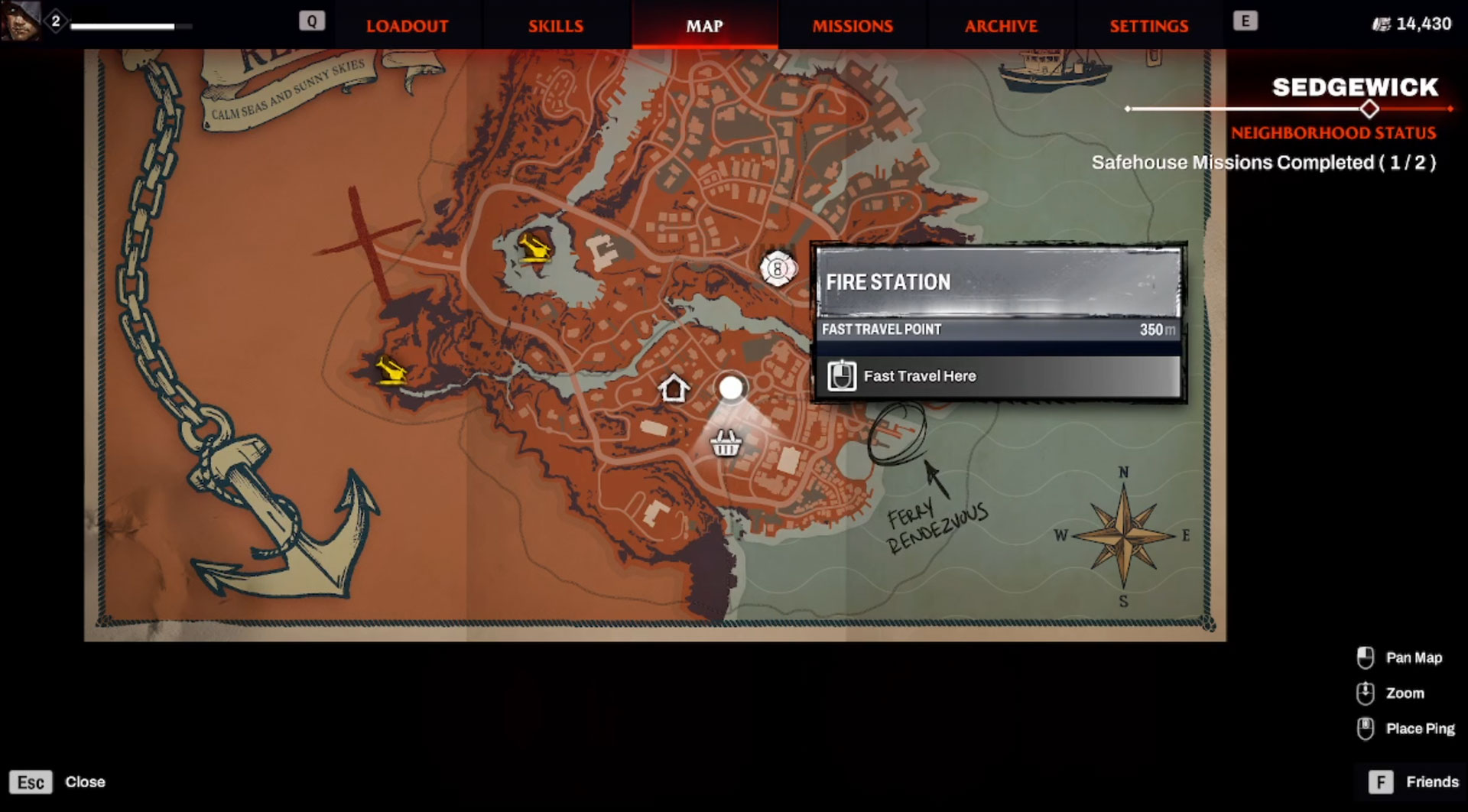Screen dimensions: 1468x812
Task: Select the Map tab
Action: click(704, 26)
